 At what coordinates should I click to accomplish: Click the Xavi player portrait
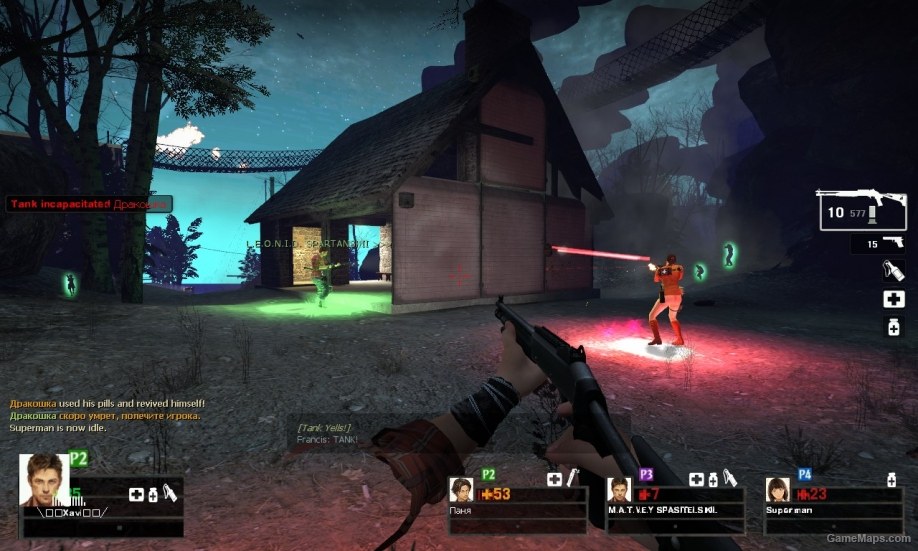point(44,480)
